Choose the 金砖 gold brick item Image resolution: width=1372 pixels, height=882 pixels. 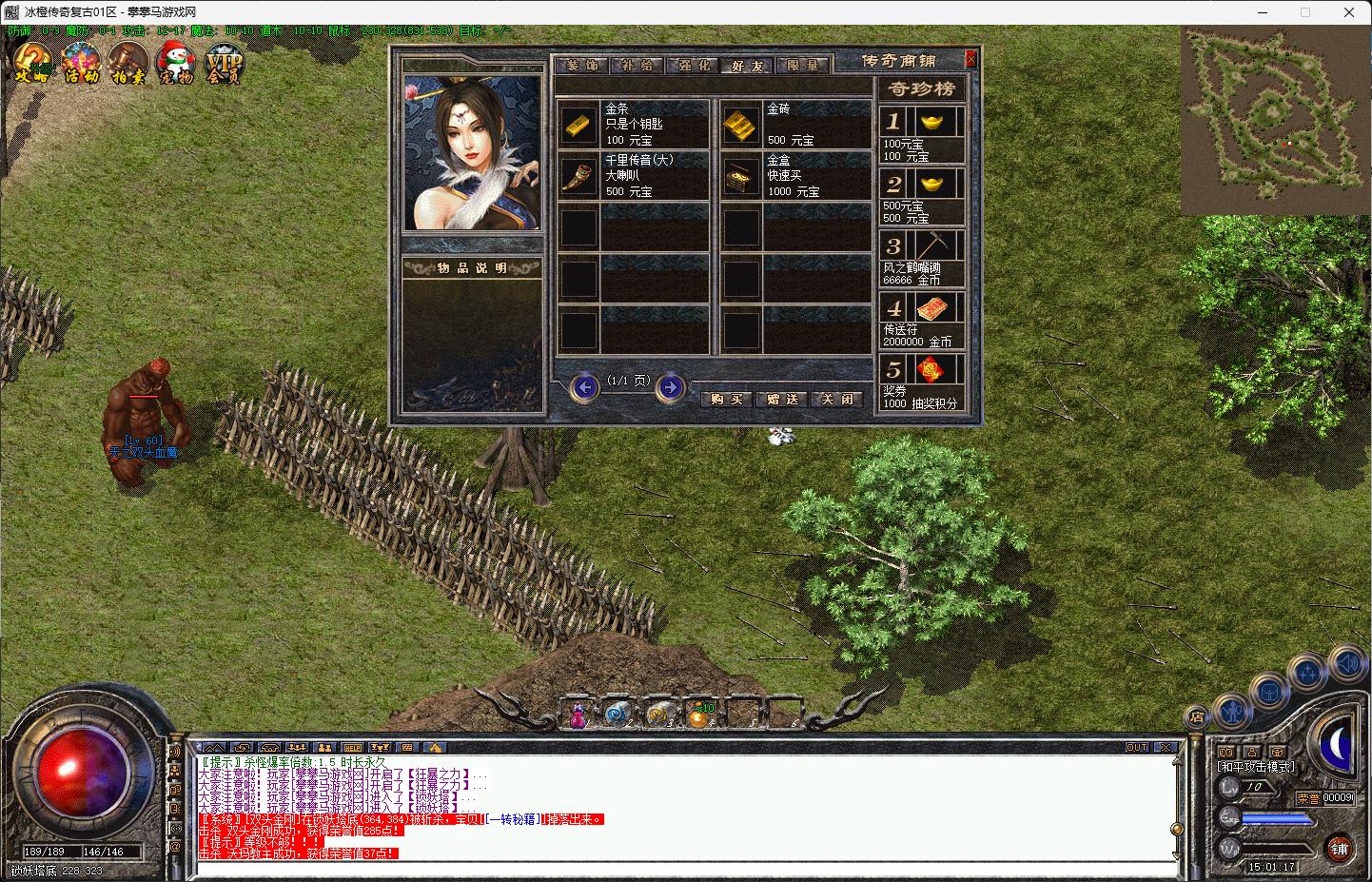coord(740,125)
